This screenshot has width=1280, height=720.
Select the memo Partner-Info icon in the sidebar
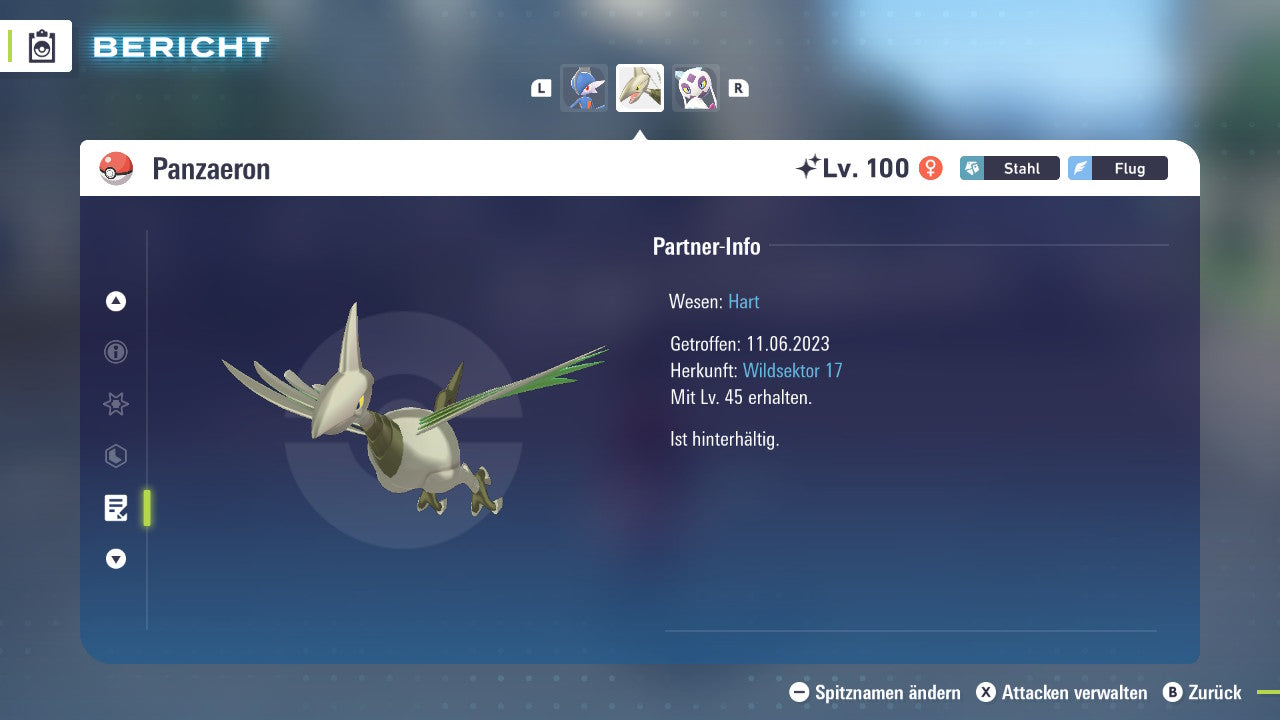115,507
